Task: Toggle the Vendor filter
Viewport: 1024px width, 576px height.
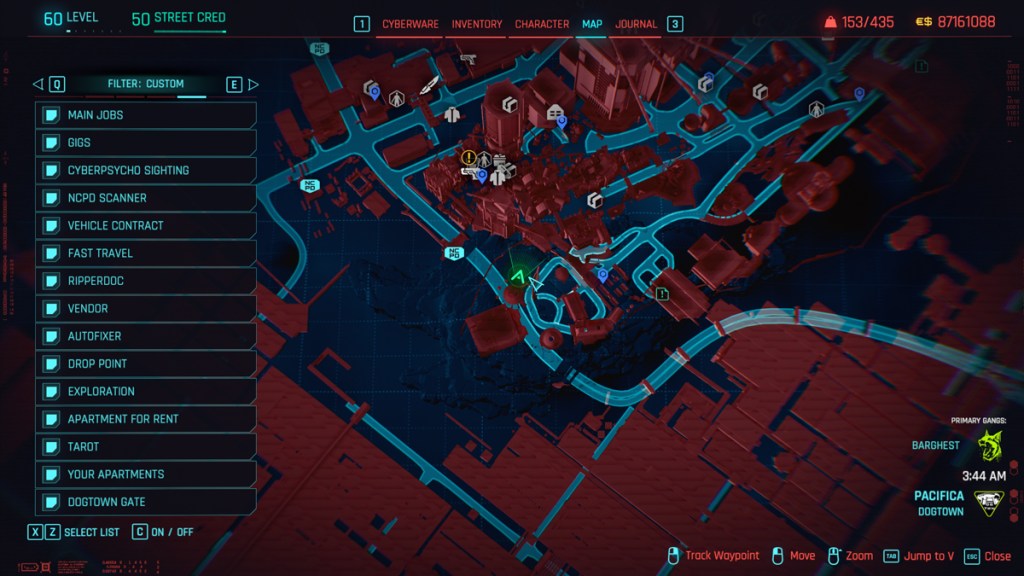Action: (146, 309)
